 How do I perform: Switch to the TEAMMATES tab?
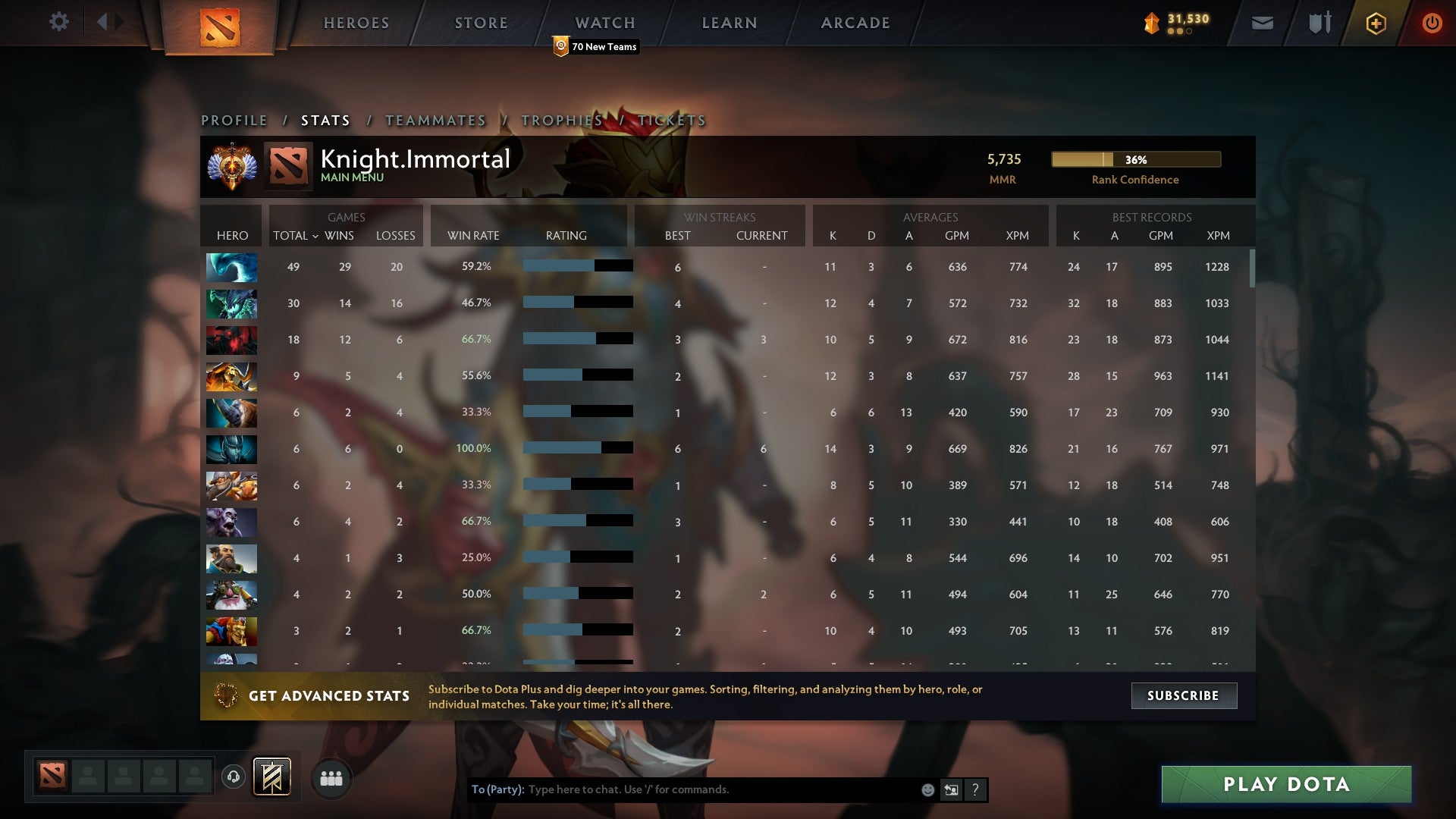435,120
